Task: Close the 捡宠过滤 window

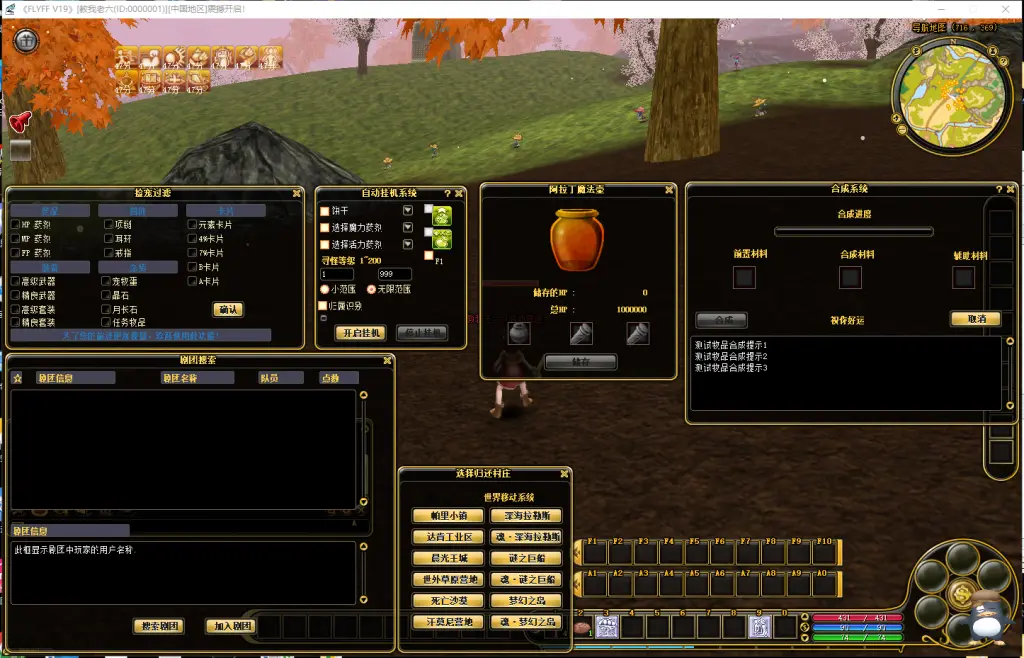Action: (296, 193)
